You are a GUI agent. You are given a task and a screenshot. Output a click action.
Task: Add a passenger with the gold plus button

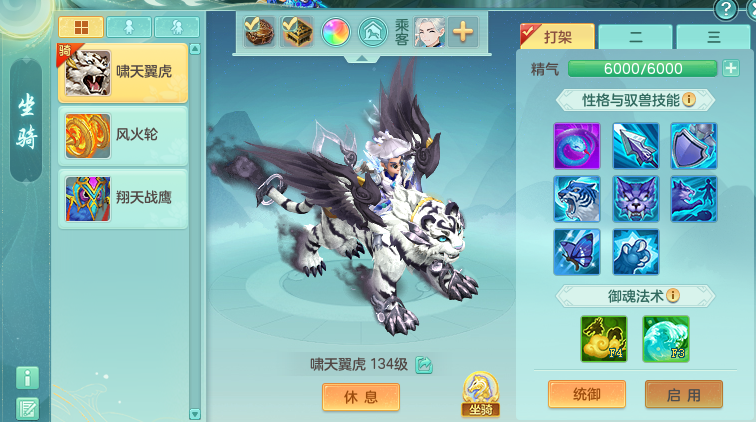click(x=463, y=32)
